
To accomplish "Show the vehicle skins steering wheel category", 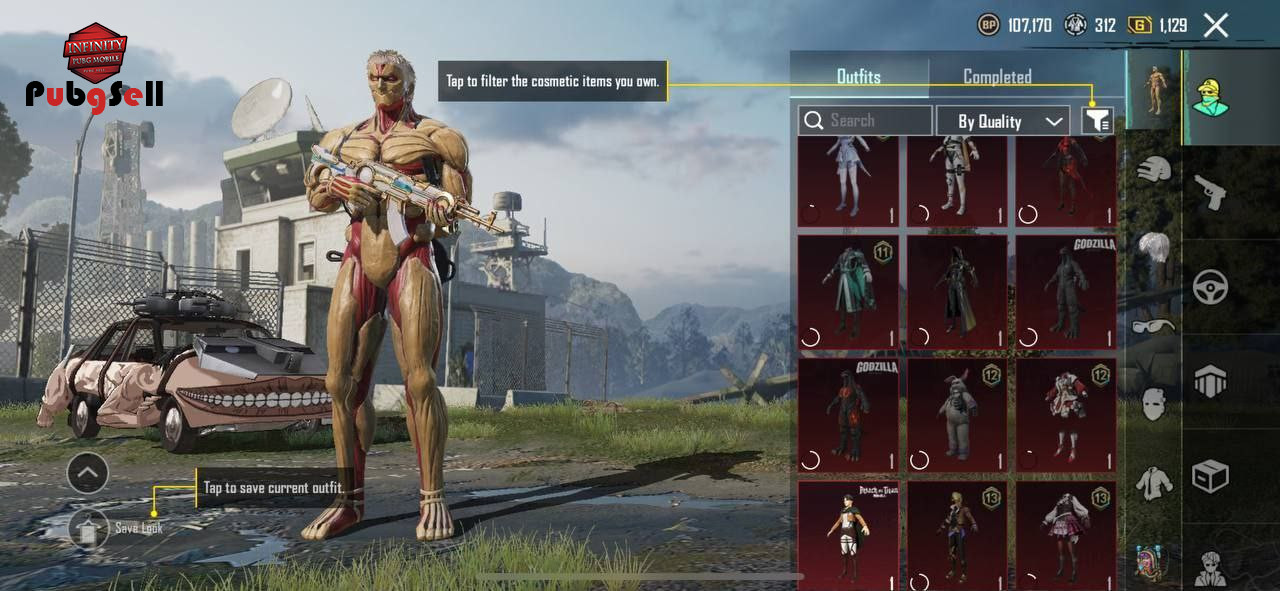I will tap(1210, 287).
